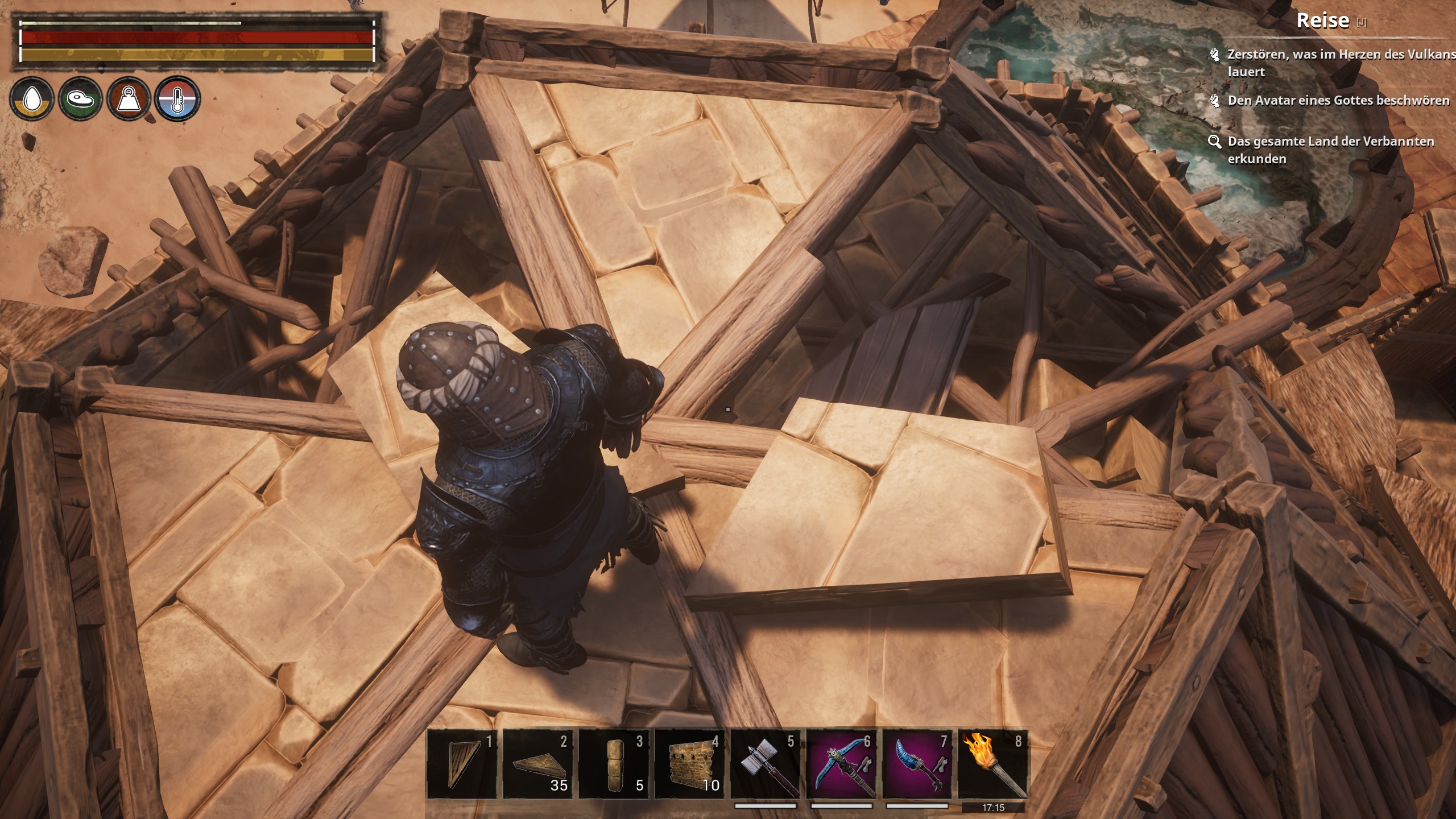
Task: Equip the blue curved skinning blade in slot 7
Action: 917,763
